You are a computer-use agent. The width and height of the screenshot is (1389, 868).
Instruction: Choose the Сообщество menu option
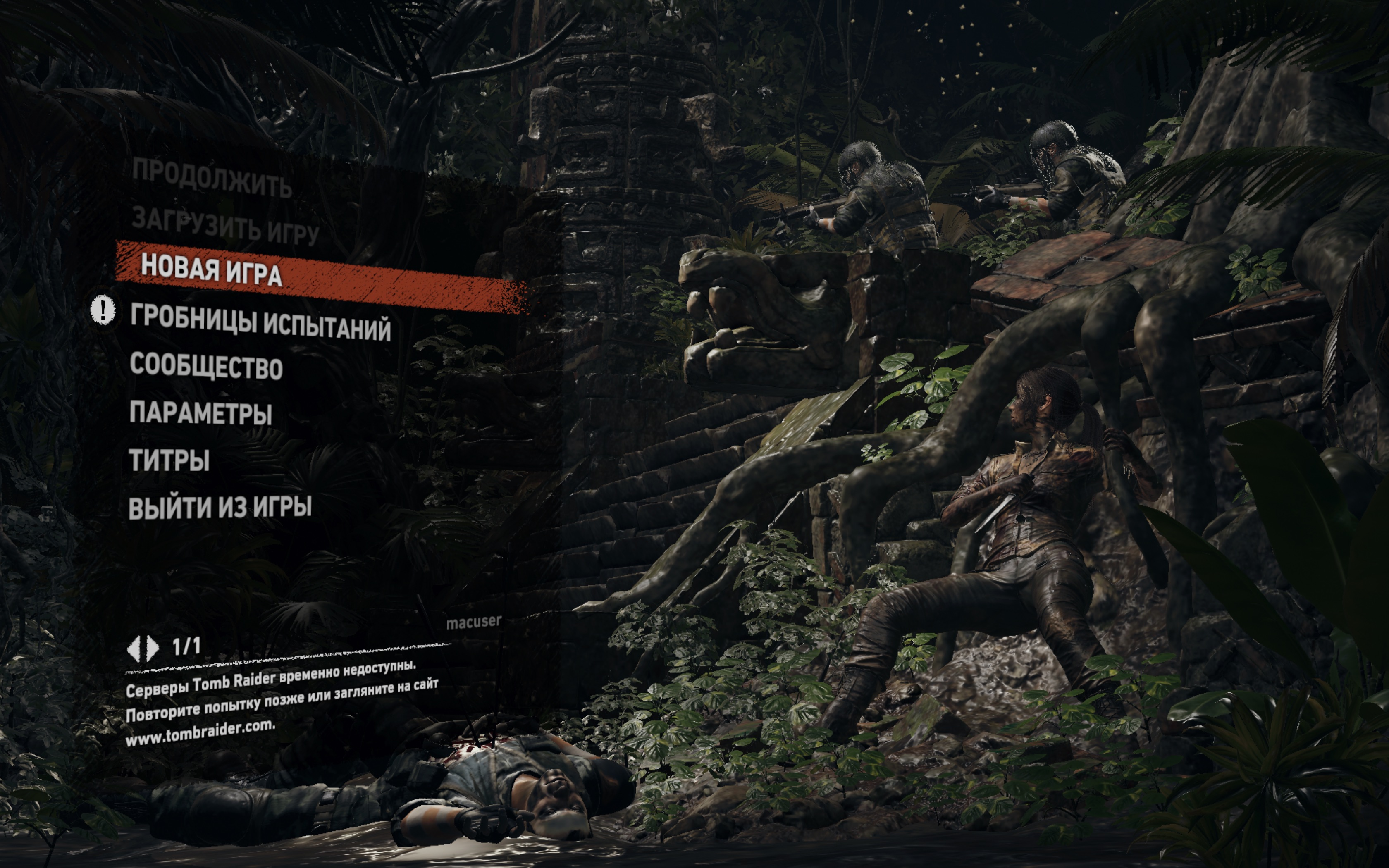click(x=206, y=366)
